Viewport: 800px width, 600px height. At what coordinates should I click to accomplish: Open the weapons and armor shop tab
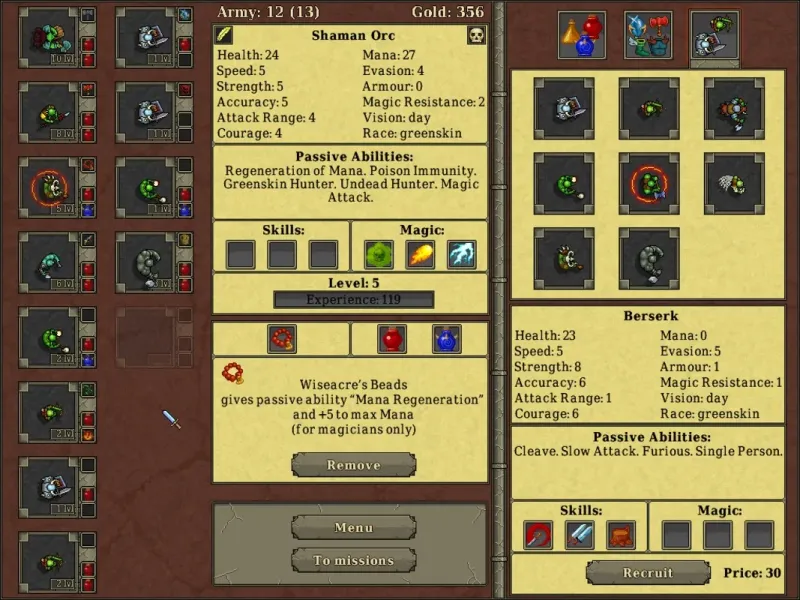[648, 36]
